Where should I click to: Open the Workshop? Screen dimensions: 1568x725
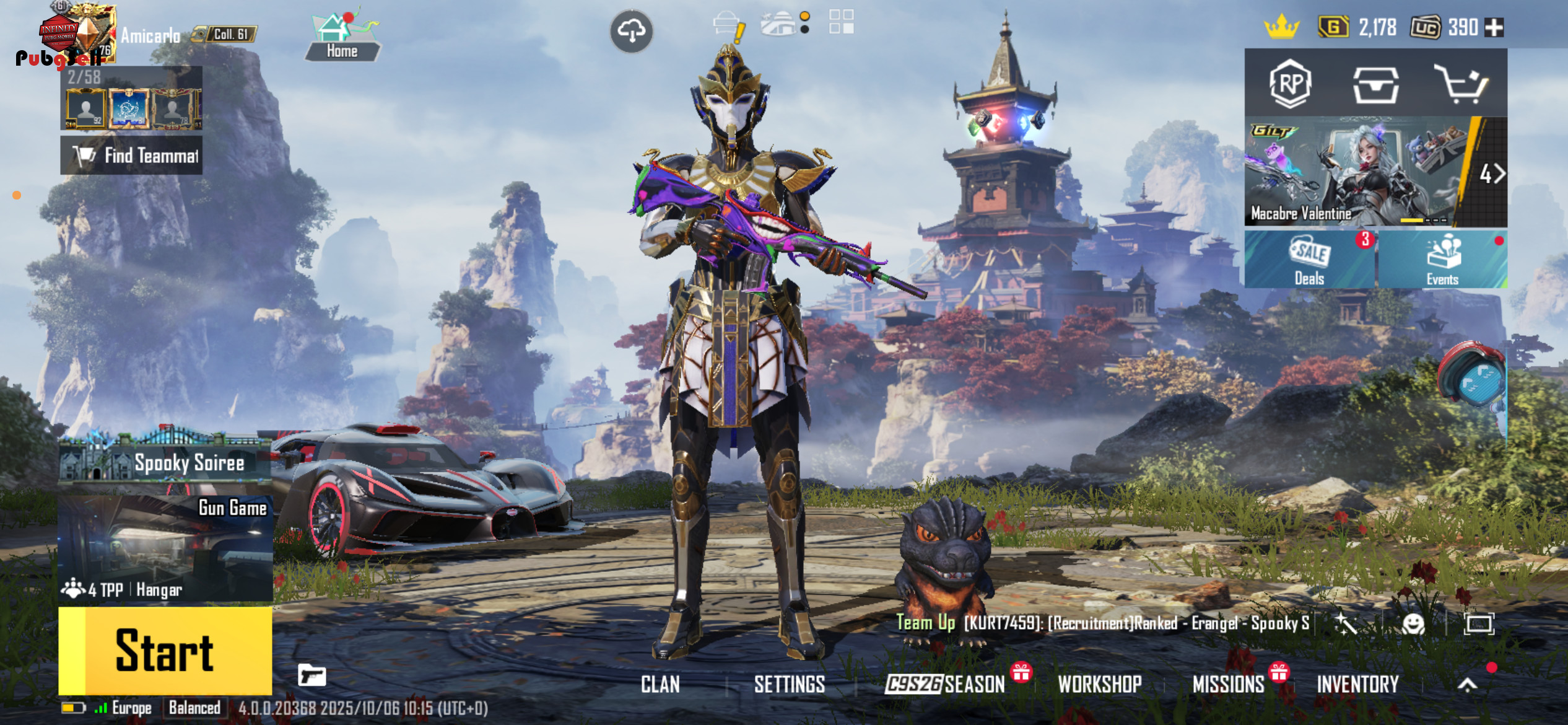pyautogui.click(x=1100, y=684)
